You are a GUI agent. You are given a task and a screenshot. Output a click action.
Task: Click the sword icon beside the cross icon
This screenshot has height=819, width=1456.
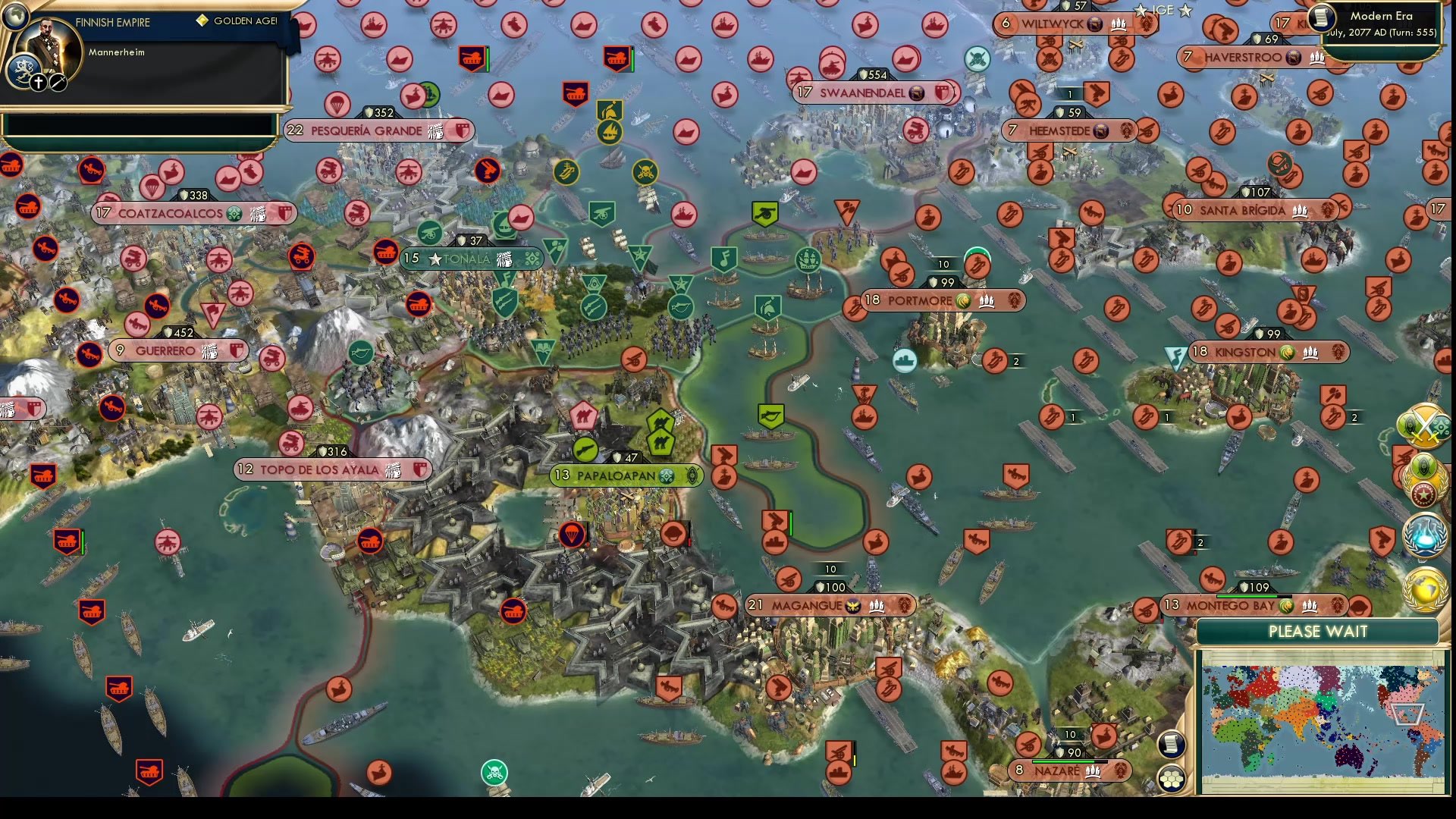click(x=58, y=80)
